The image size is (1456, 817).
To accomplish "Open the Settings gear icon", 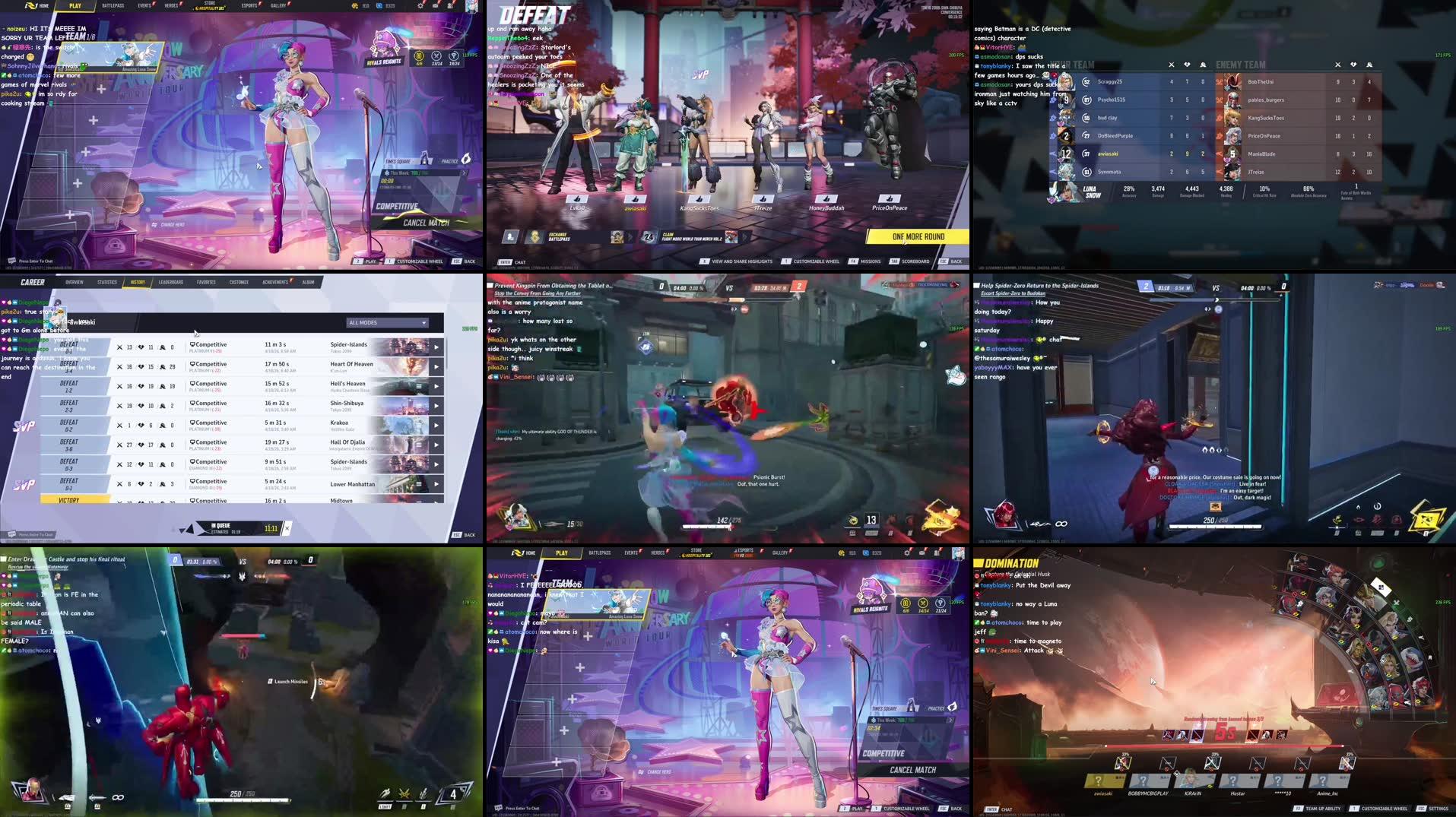I will (x=420, y=6).
